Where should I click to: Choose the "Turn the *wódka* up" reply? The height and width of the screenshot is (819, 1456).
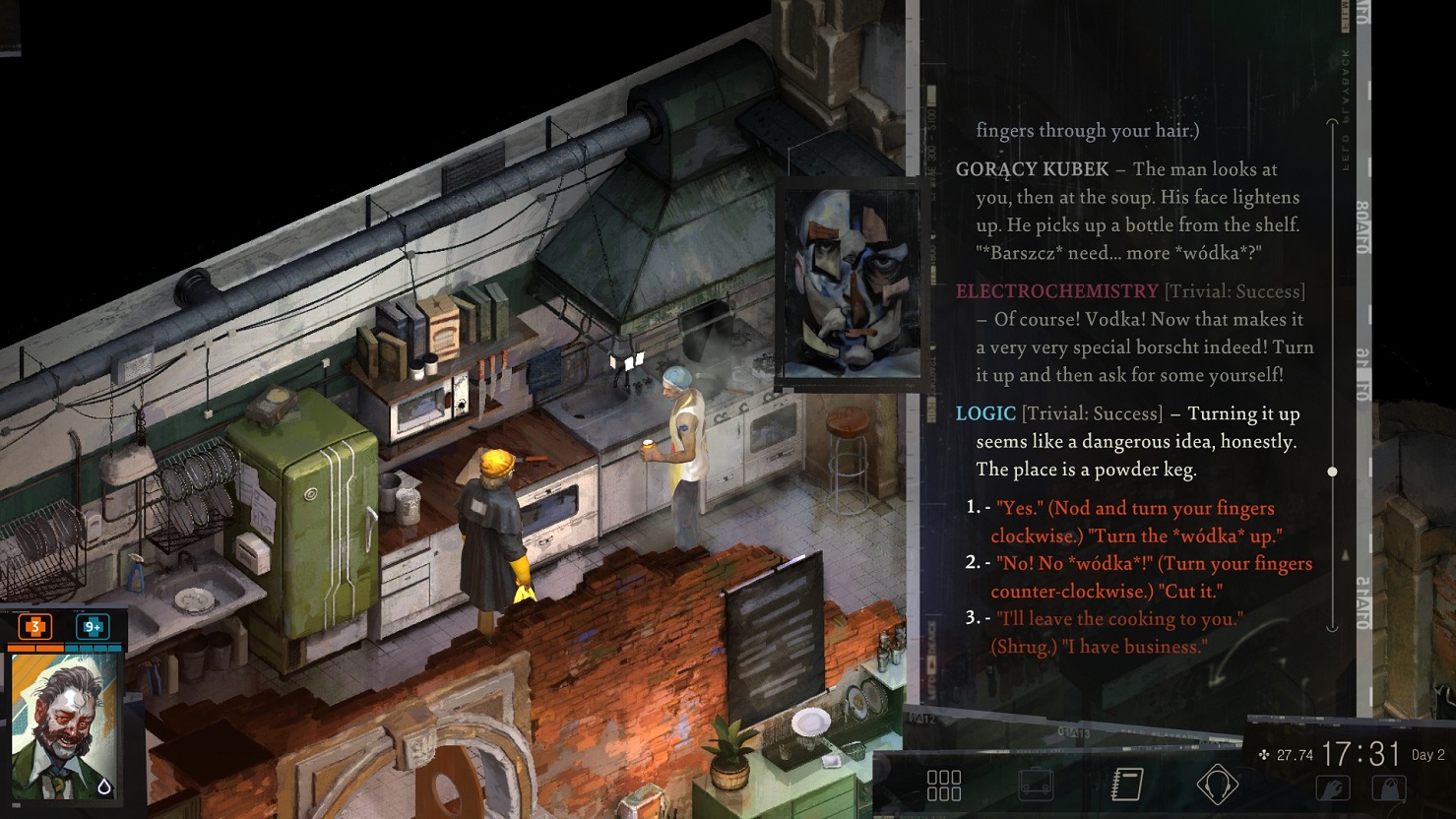pos(1135,522)
